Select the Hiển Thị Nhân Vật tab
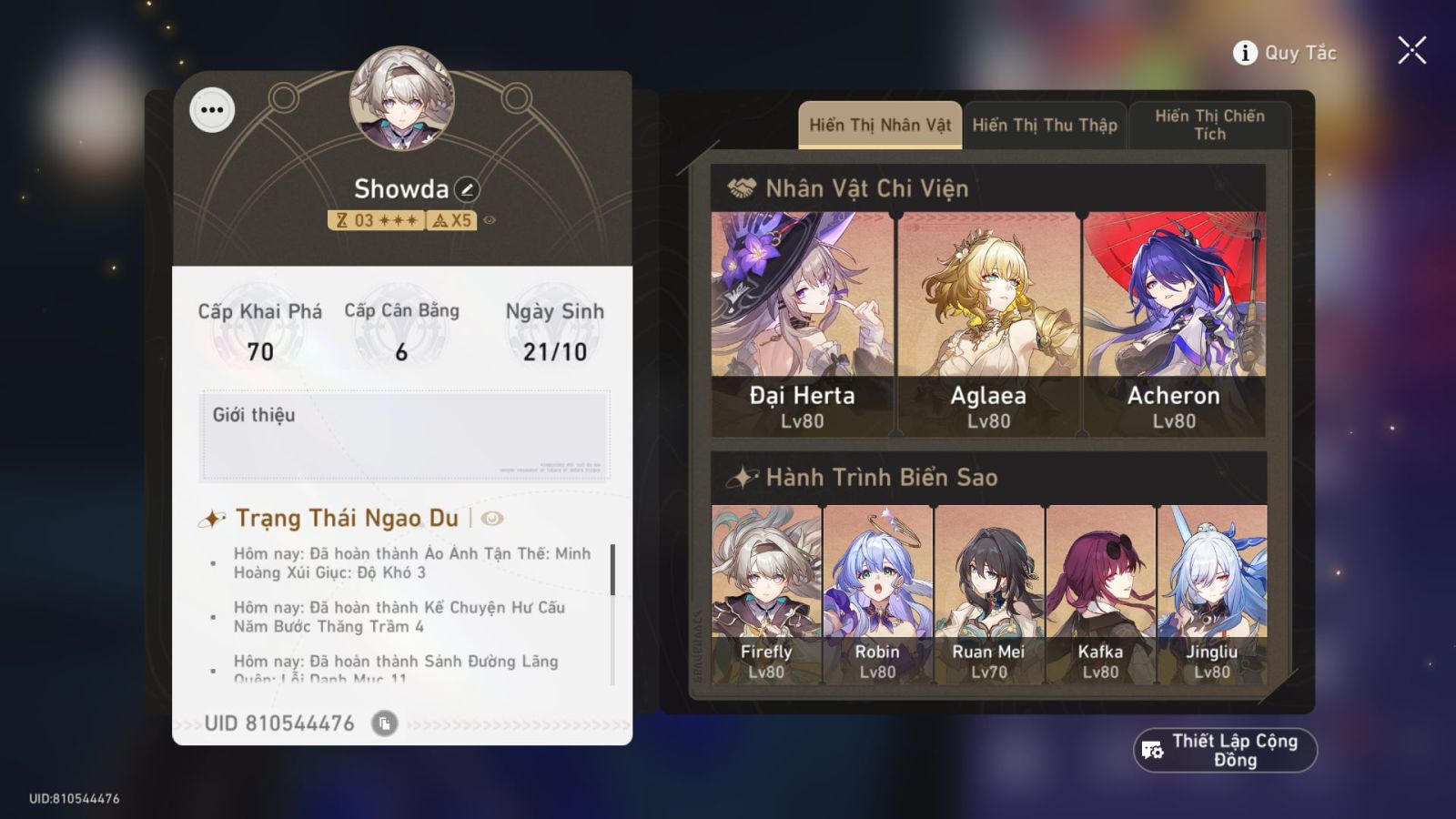 (x=878, y=125)
